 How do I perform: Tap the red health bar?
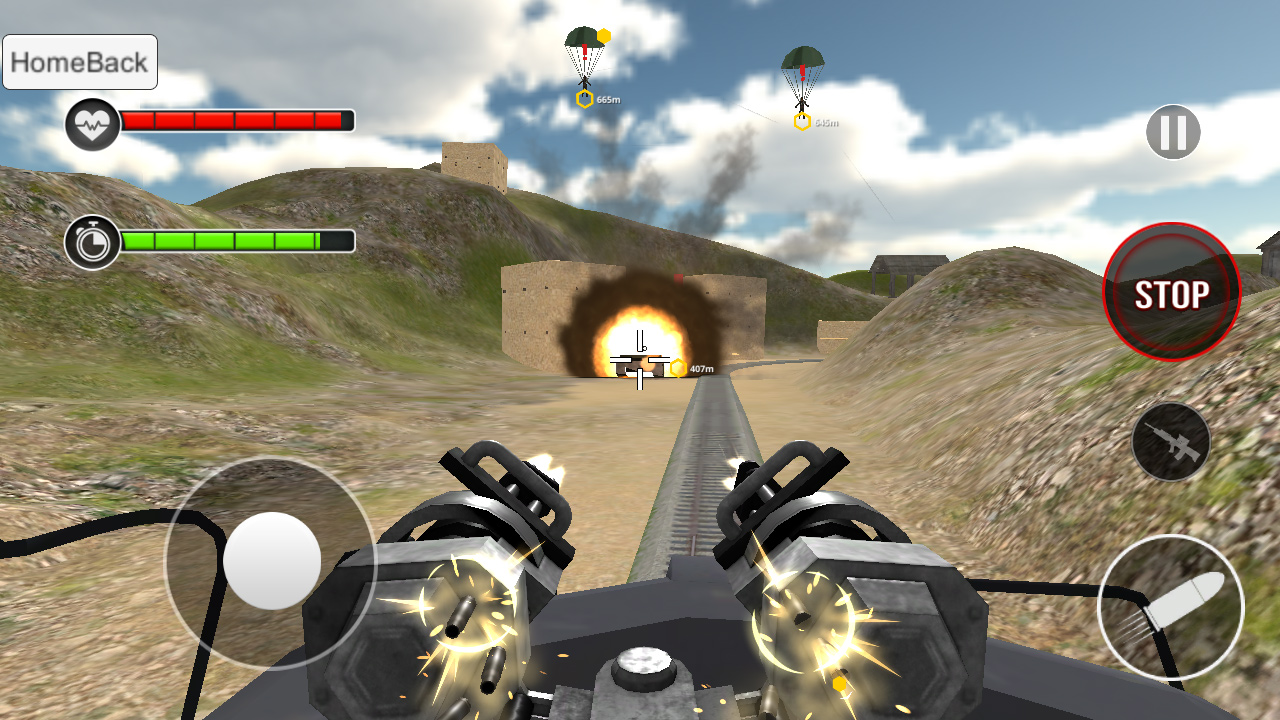tap(235, 122)
